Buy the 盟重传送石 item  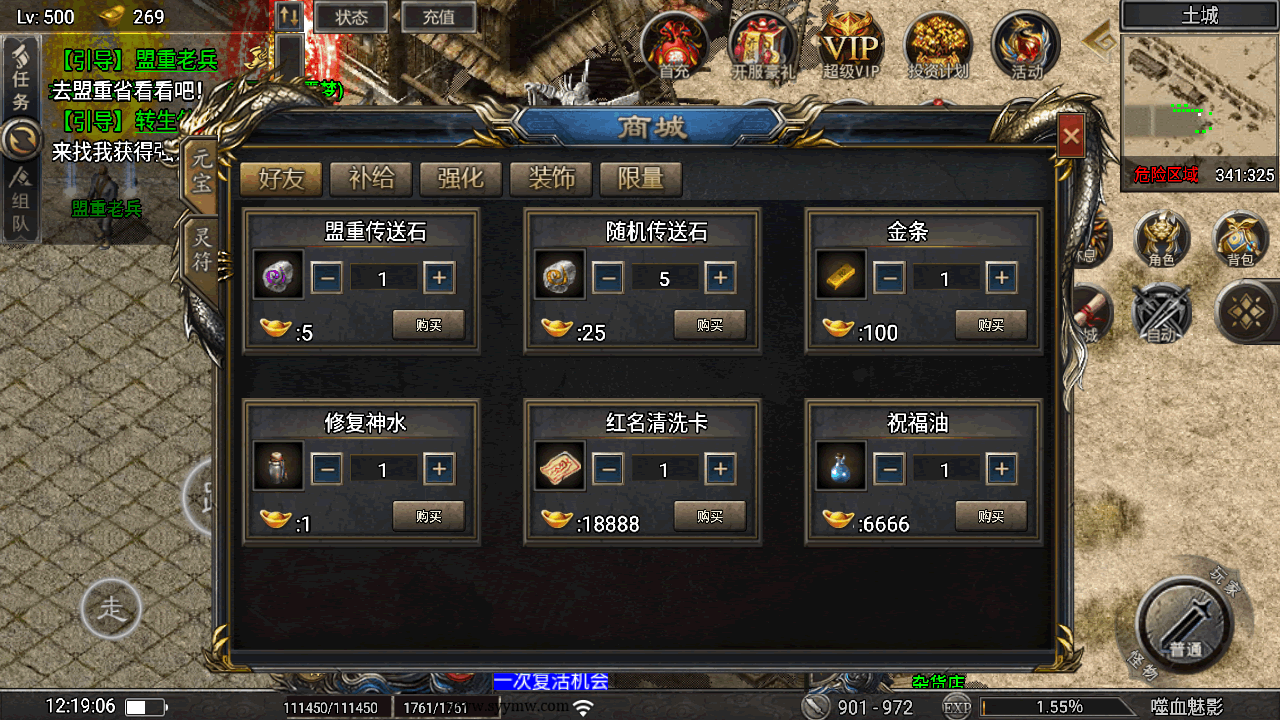pyautogui.click(x=428, y=325)
